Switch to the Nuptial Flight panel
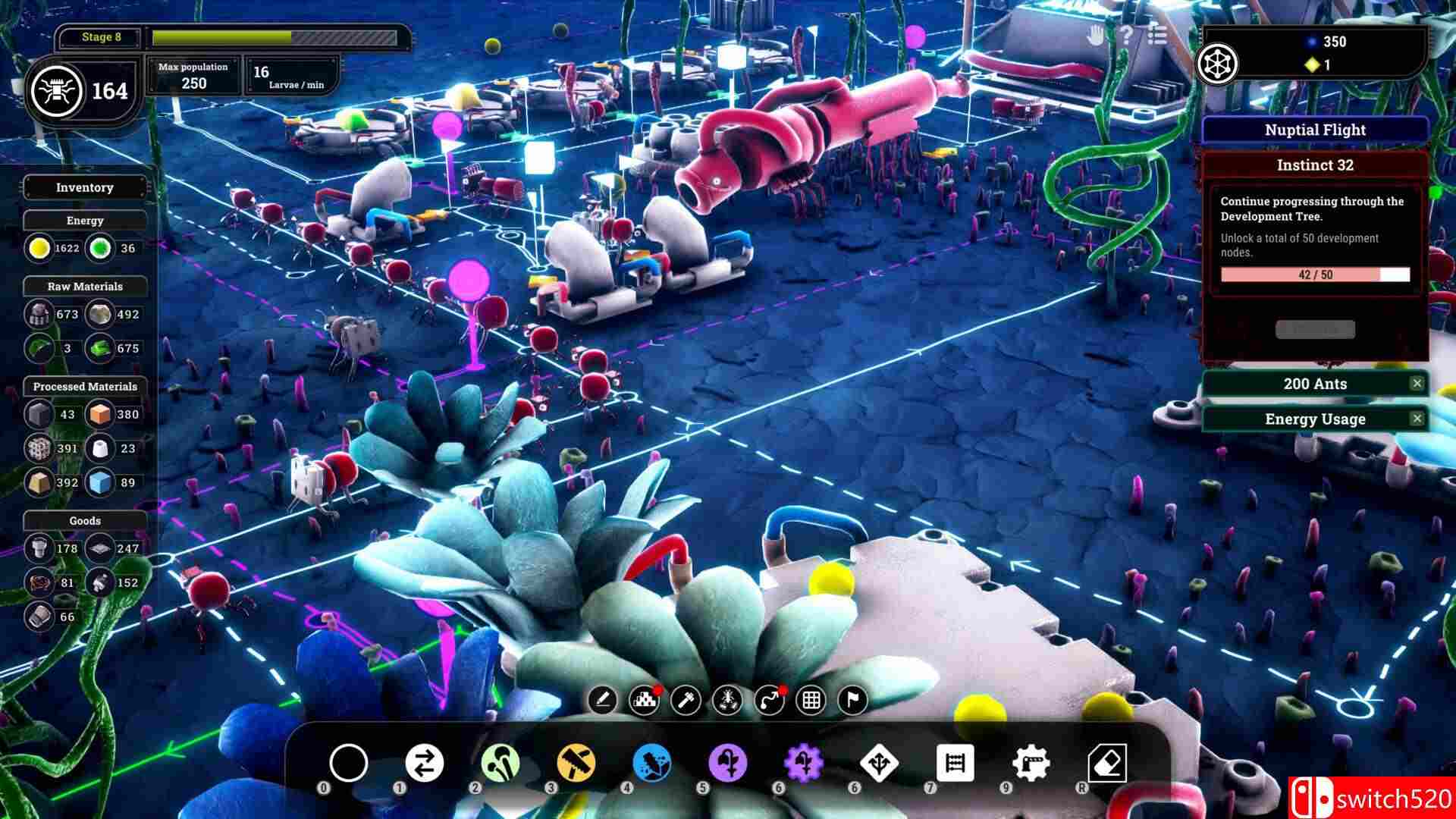The image size is (1456, 819). coord(1316,129)
